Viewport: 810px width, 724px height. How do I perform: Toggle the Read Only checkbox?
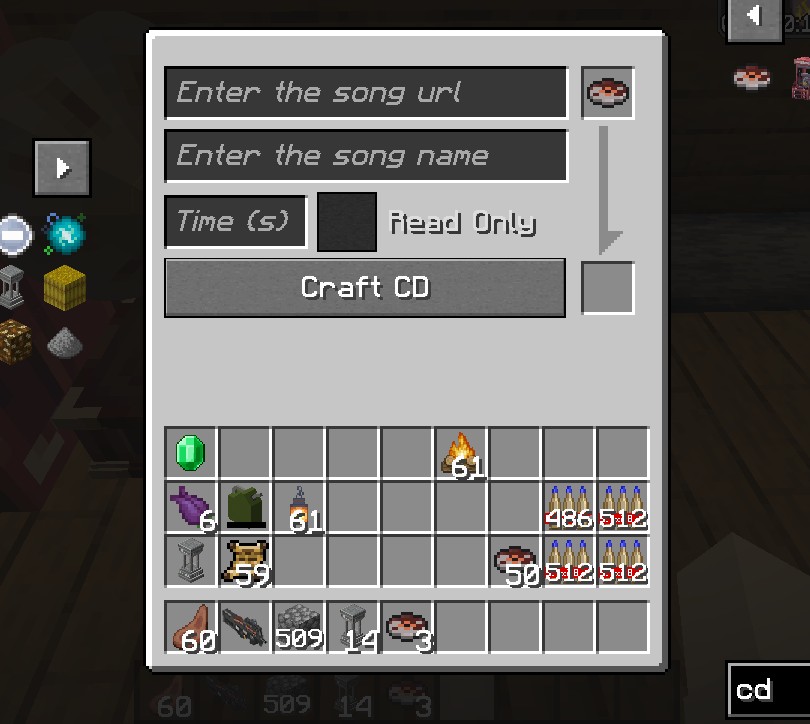(346, 222)
